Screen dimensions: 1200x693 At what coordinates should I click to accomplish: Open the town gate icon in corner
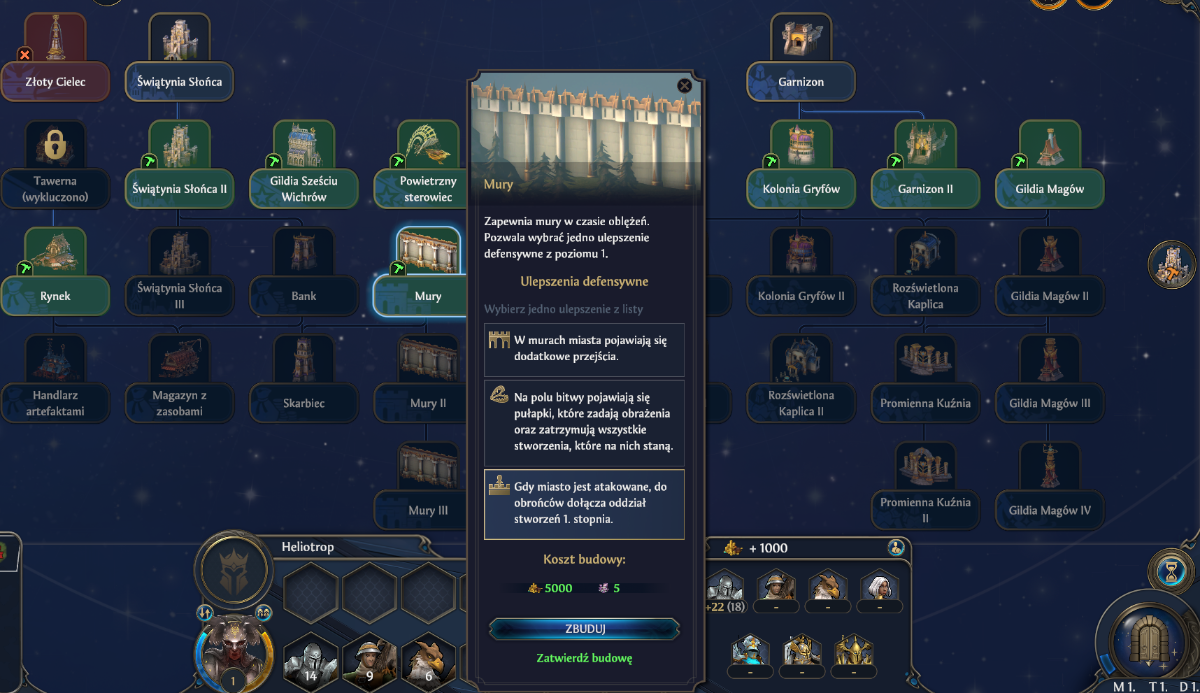click(1150, 636)
